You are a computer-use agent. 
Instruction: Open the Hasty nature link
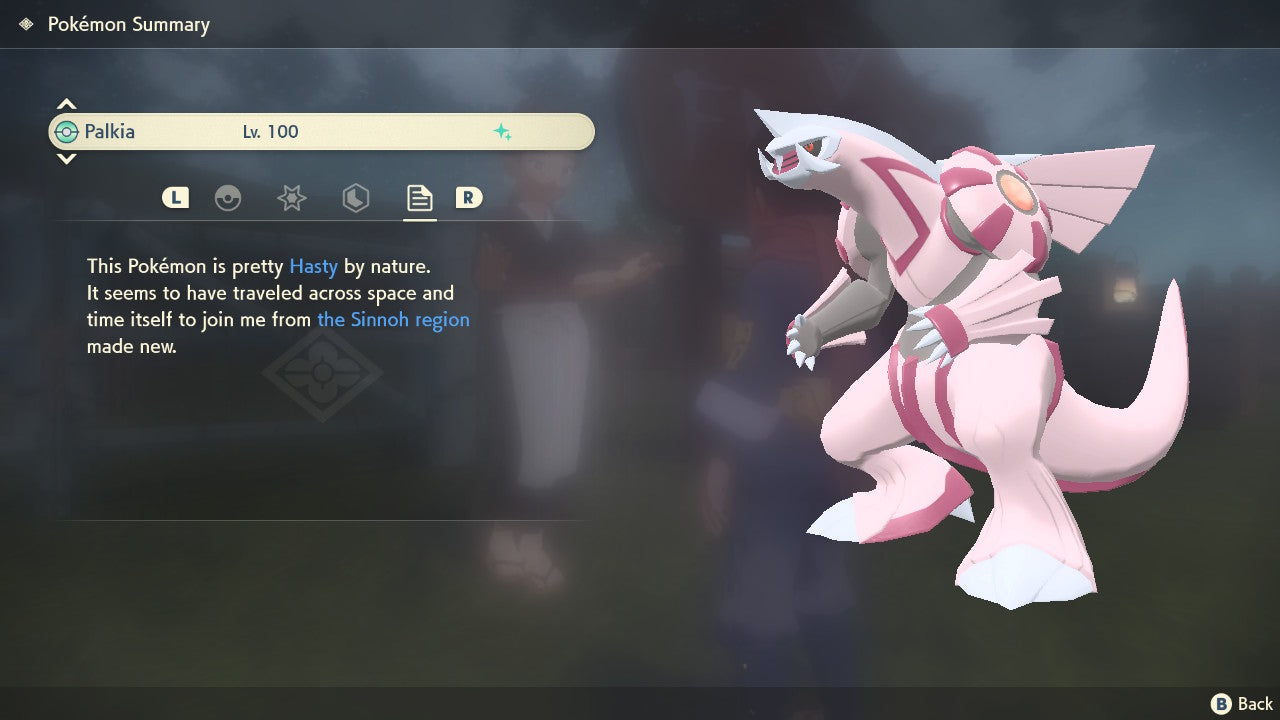(x=313, y=266)
